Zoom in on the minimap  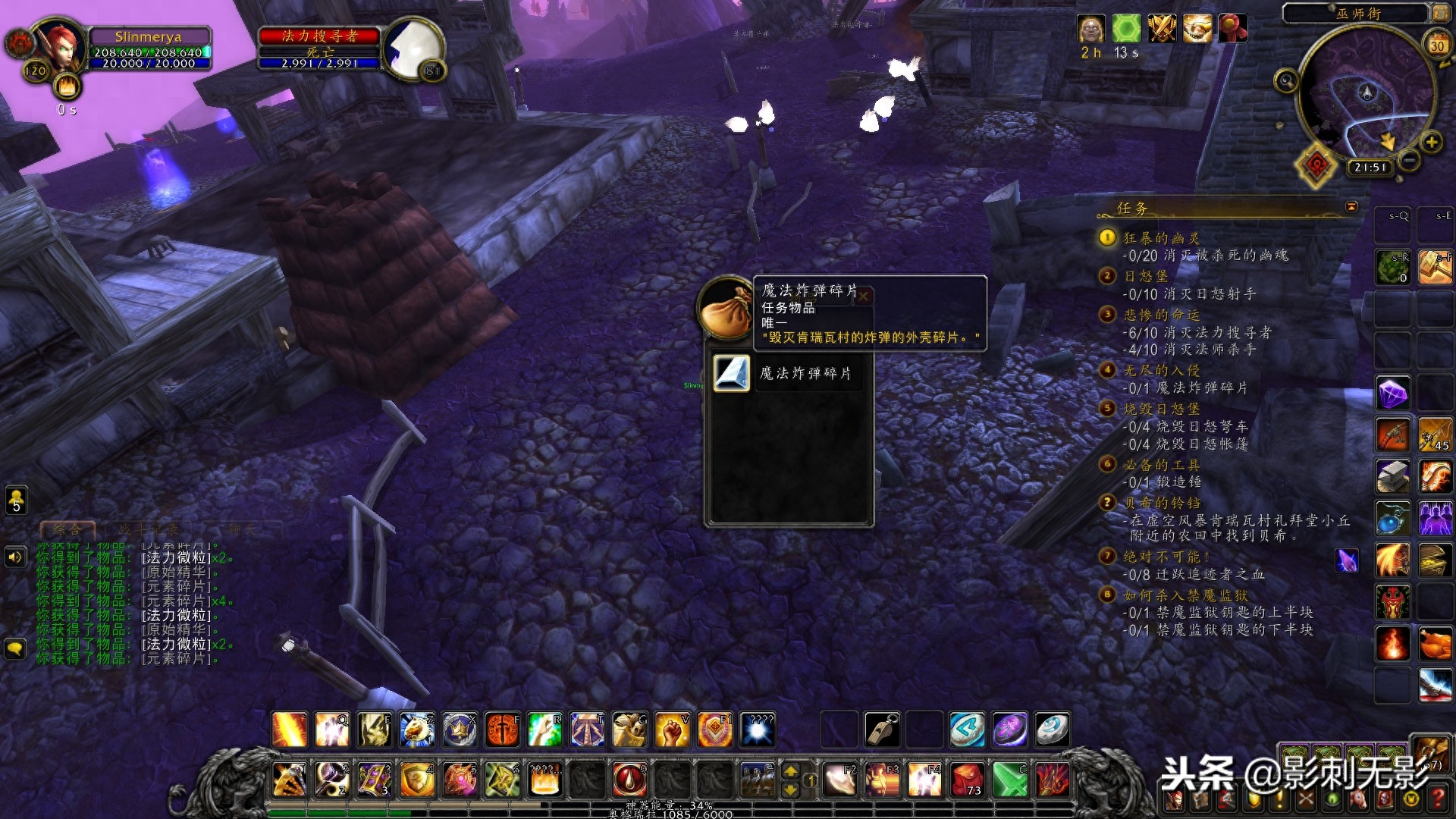coord(1431,142)
